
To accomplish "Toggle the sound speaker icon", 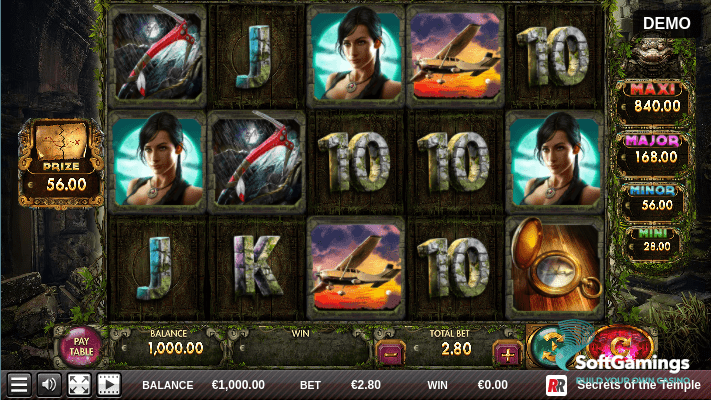I will click(x=48, y=384).
